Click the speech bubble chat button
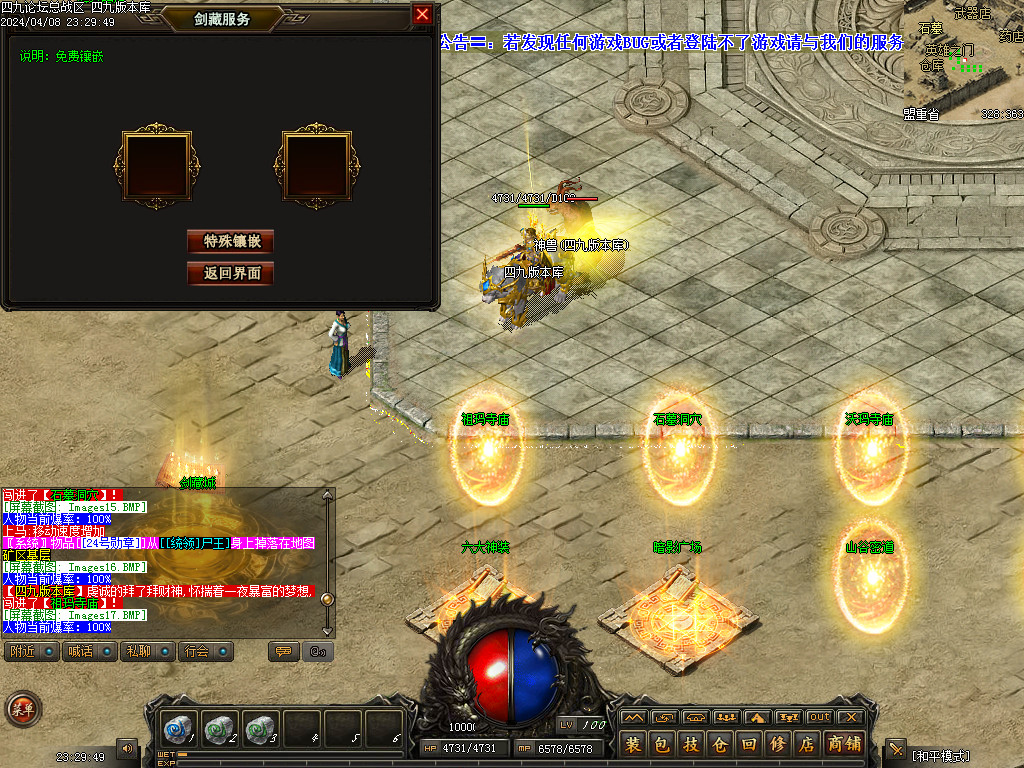1024x768 pixels. (283, 652)
